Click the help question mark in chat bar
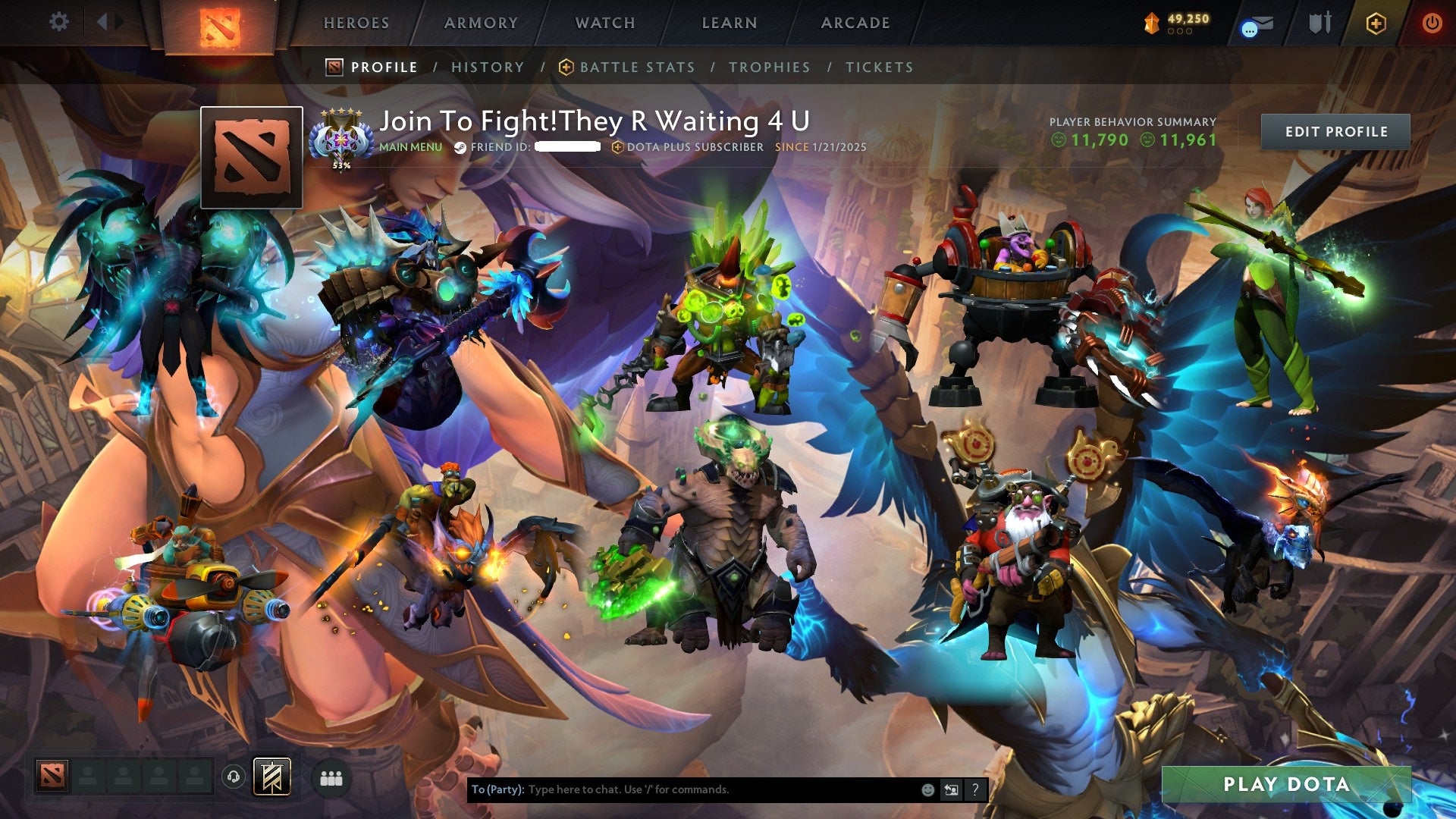Viewport: 1456px width, 819px height. (973, 789)
